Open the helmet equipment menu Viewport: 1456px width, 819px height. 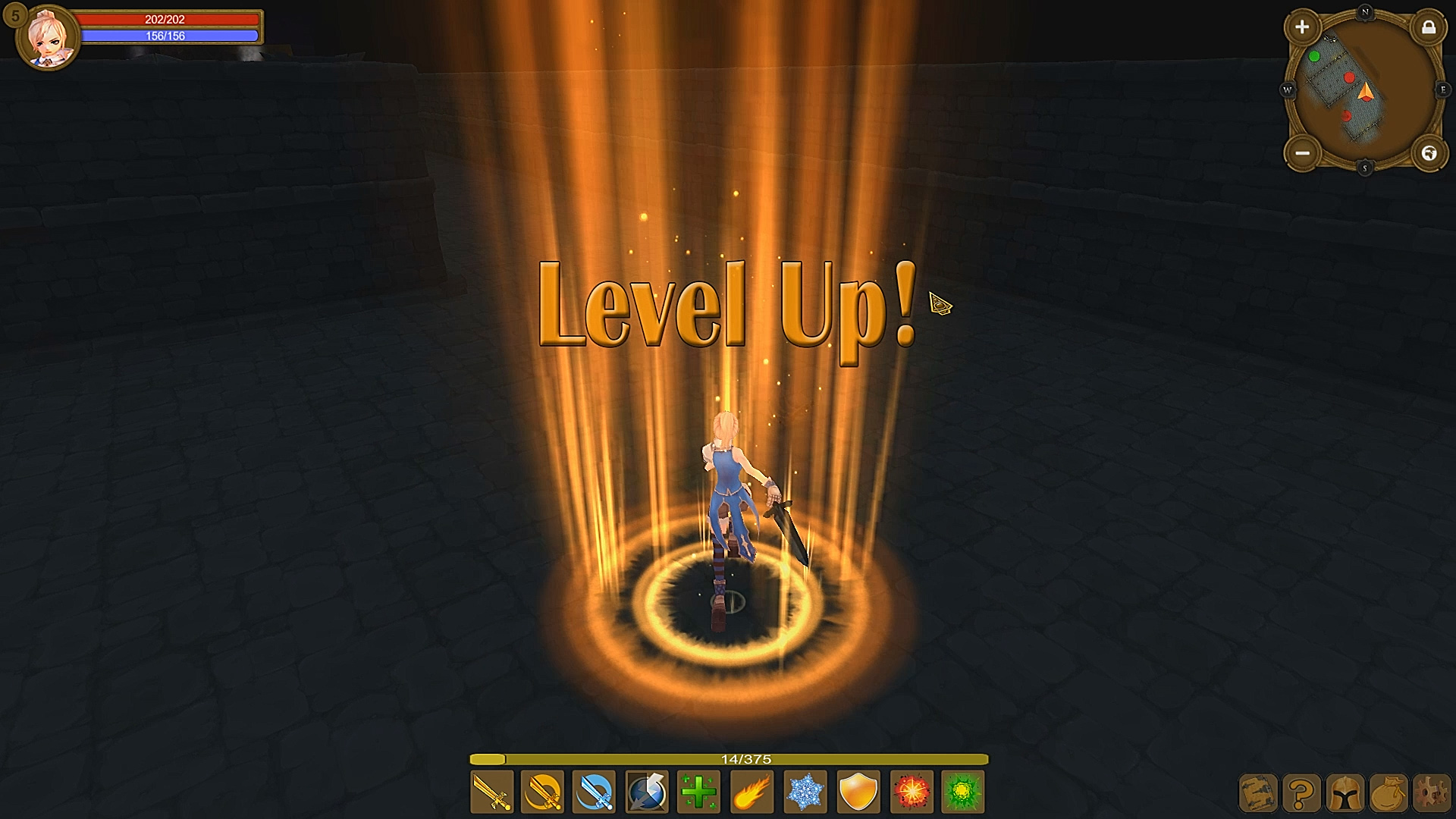click(x=1345, y=794)
